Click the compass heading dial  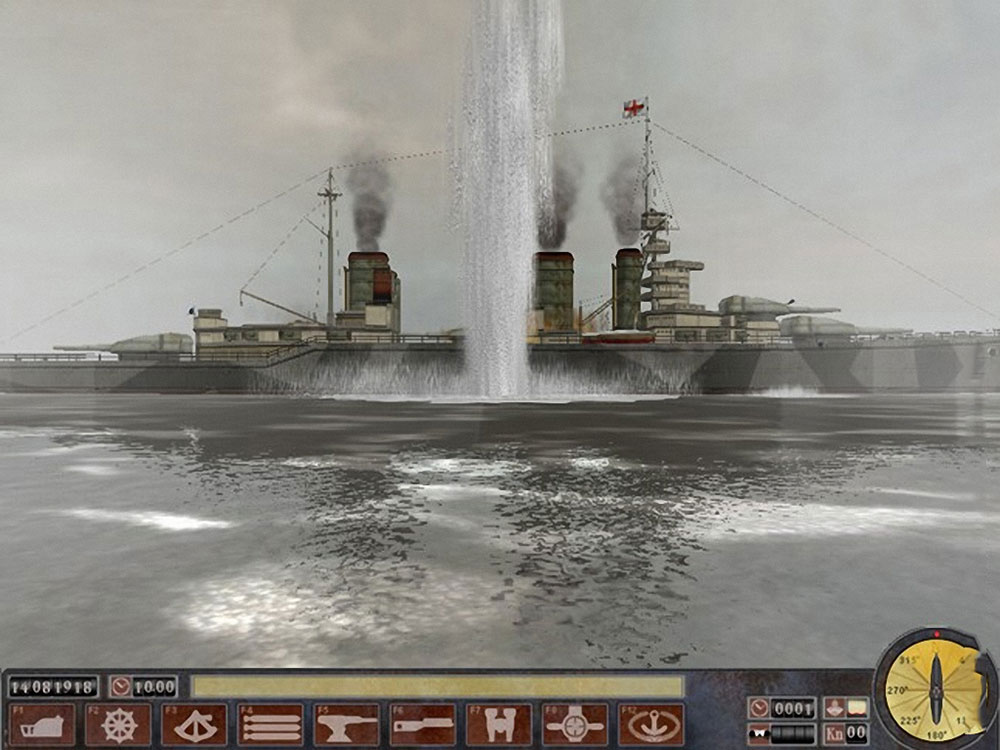tap(935, 690)
